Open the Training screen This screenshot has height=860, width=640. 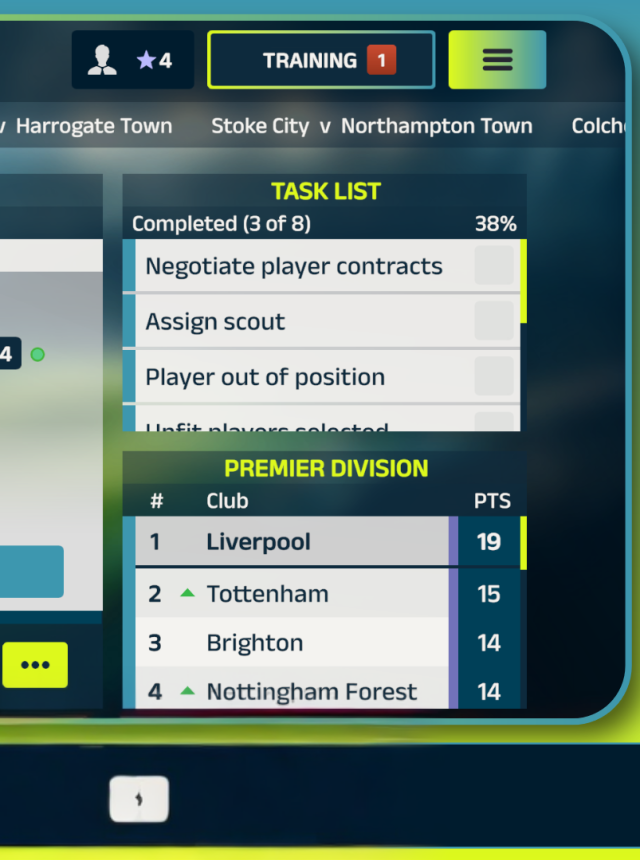pos(320,60)
